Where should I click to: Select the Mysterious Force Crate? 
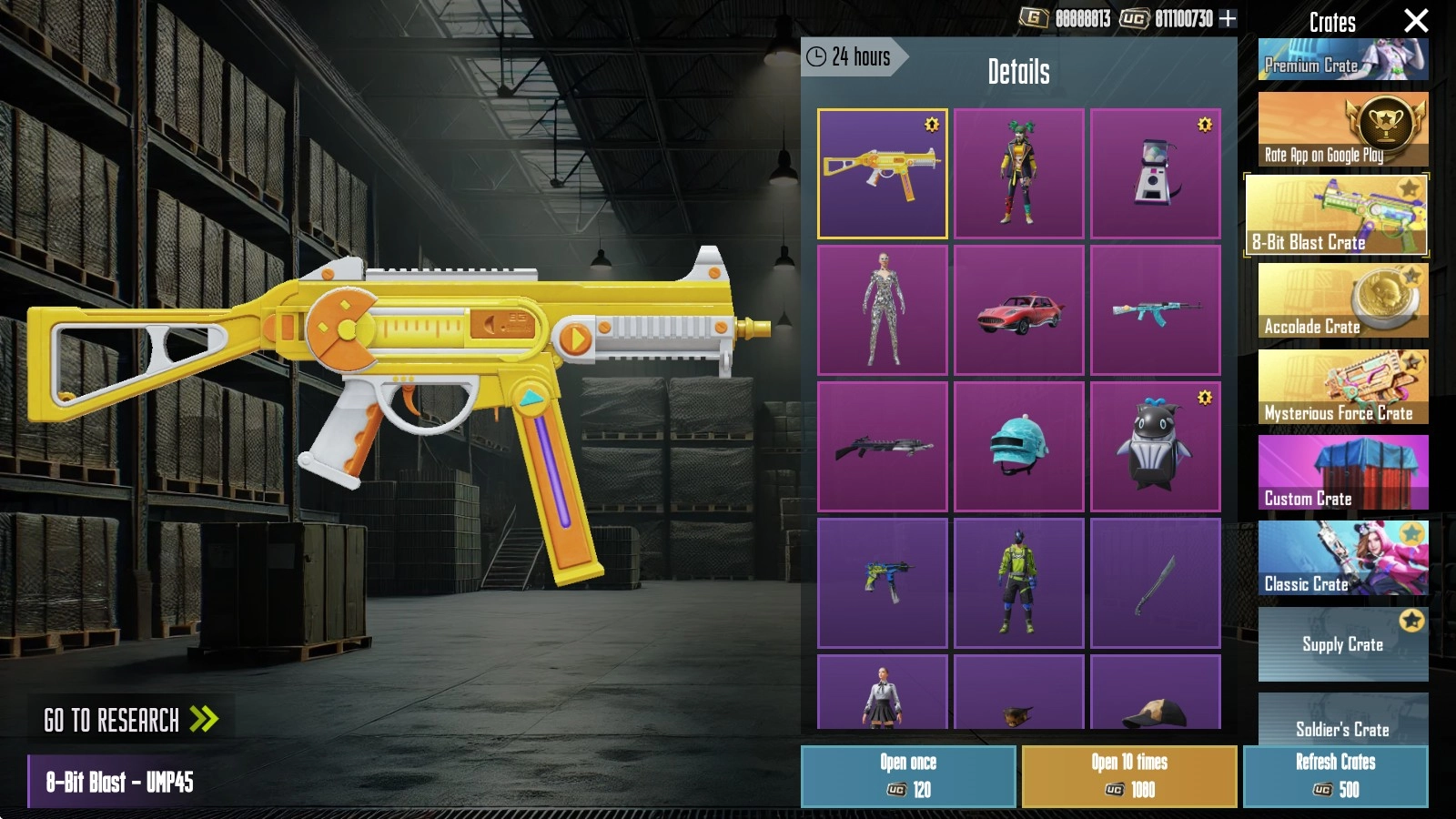(x=1342, y=387)
